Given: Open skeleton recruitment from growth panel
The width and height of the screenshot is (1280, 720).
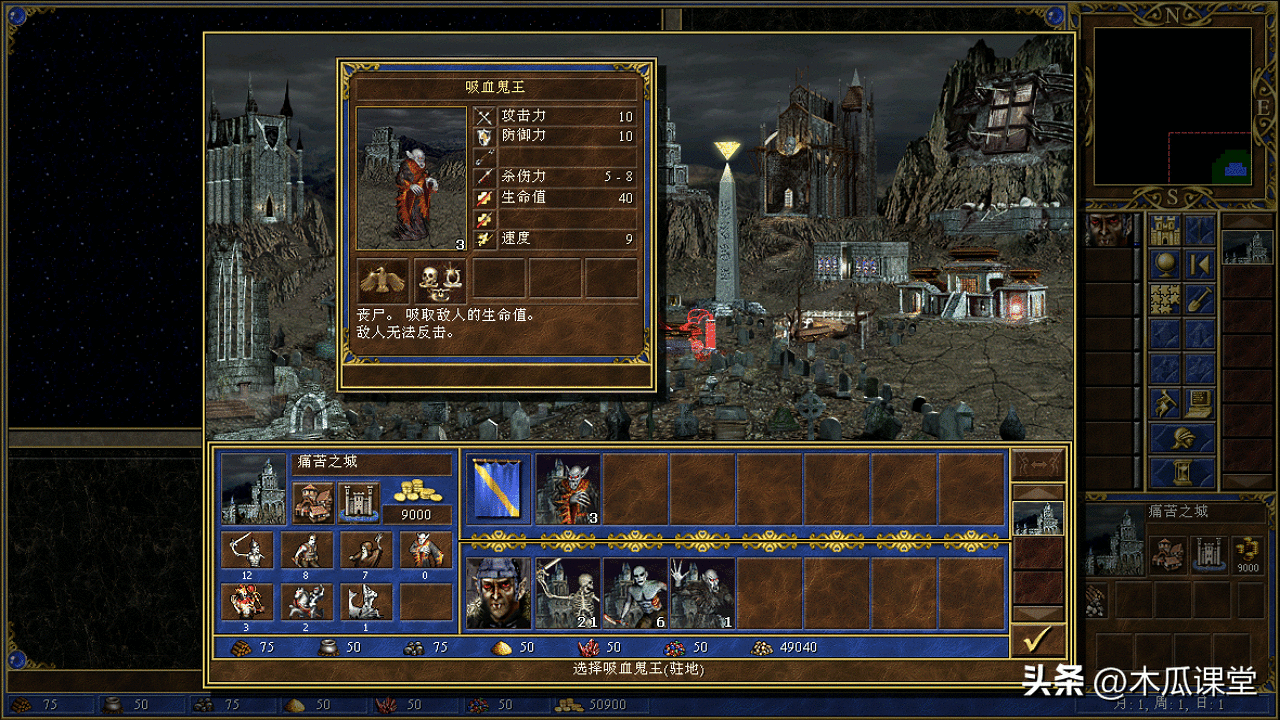Looking at the screenshot, I should click(x=247, y=549).
